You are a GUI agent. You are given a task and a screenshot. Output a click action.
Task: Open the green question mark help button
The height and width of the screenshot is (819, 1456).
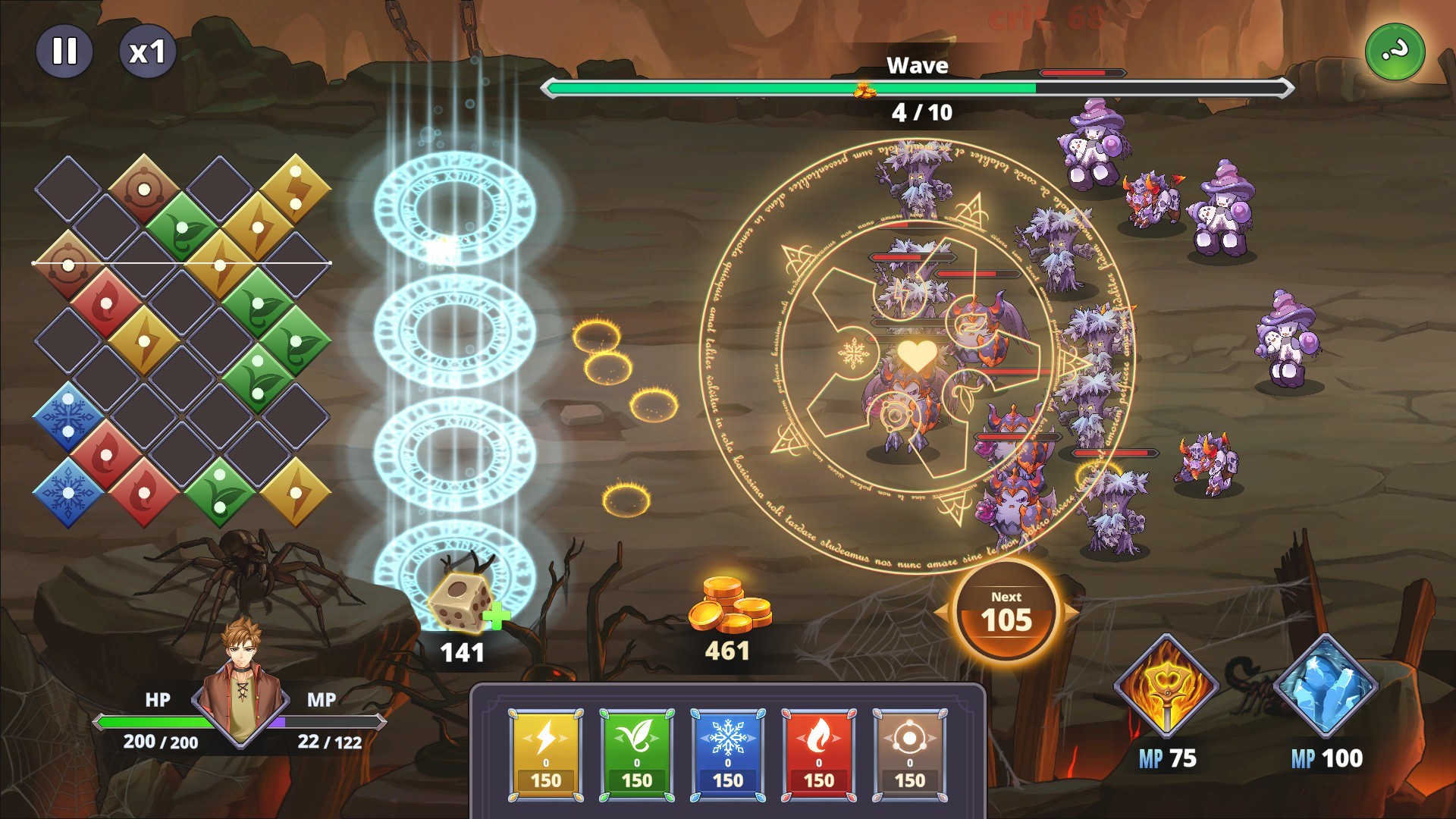[x=1395, y=52]
